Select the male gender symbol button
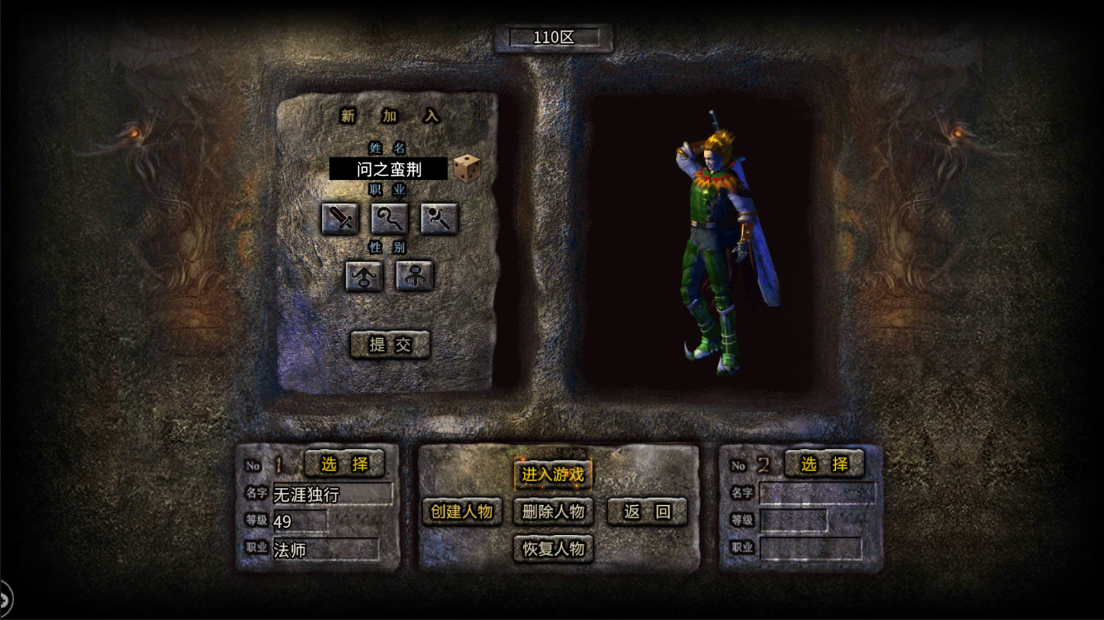This screenshot has width=1104, height=620. click(x=364, y=275)
